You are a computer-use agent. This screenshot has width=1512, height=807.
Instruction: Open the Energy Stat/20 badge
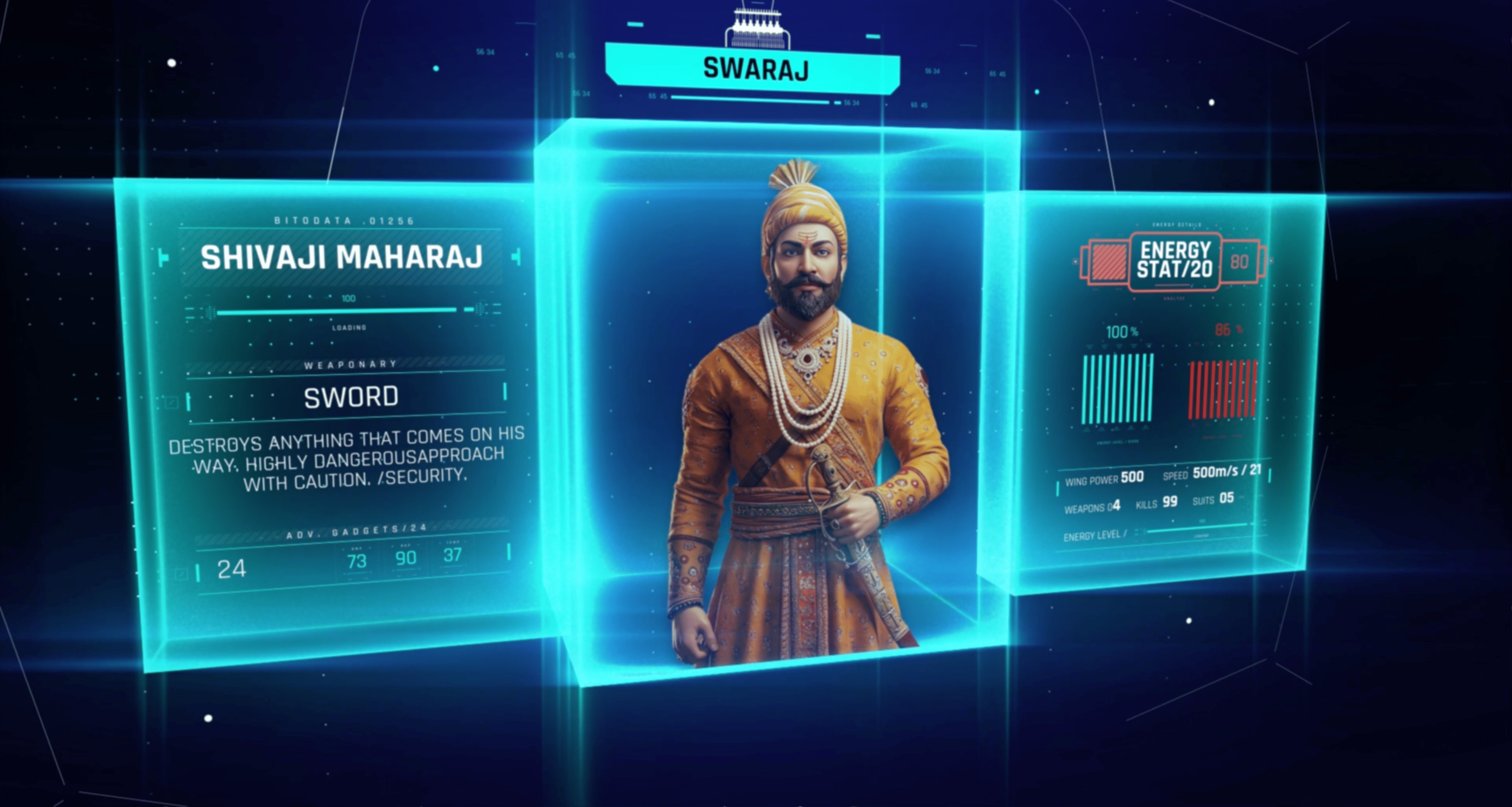[1174, 260]
